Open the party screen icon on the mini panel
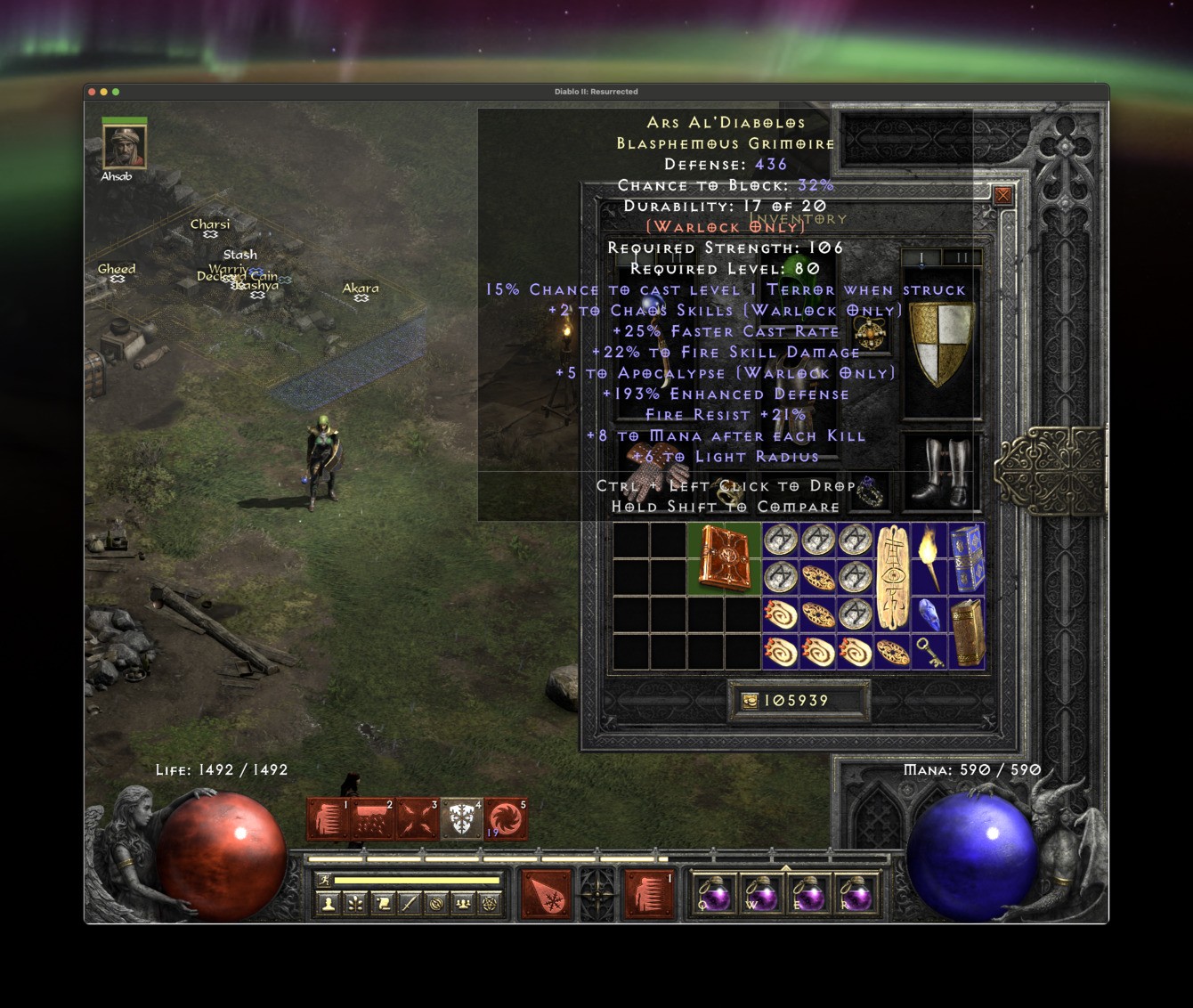 [x=462, y=906]
